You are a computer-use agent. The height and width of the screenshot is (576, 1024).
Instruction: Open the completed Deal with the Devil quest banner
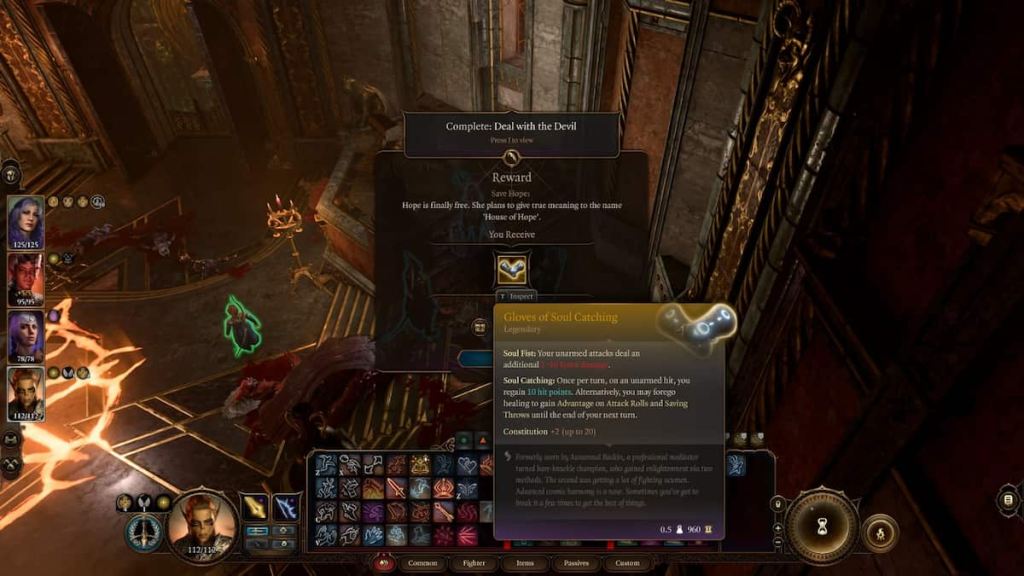(511, 132)
